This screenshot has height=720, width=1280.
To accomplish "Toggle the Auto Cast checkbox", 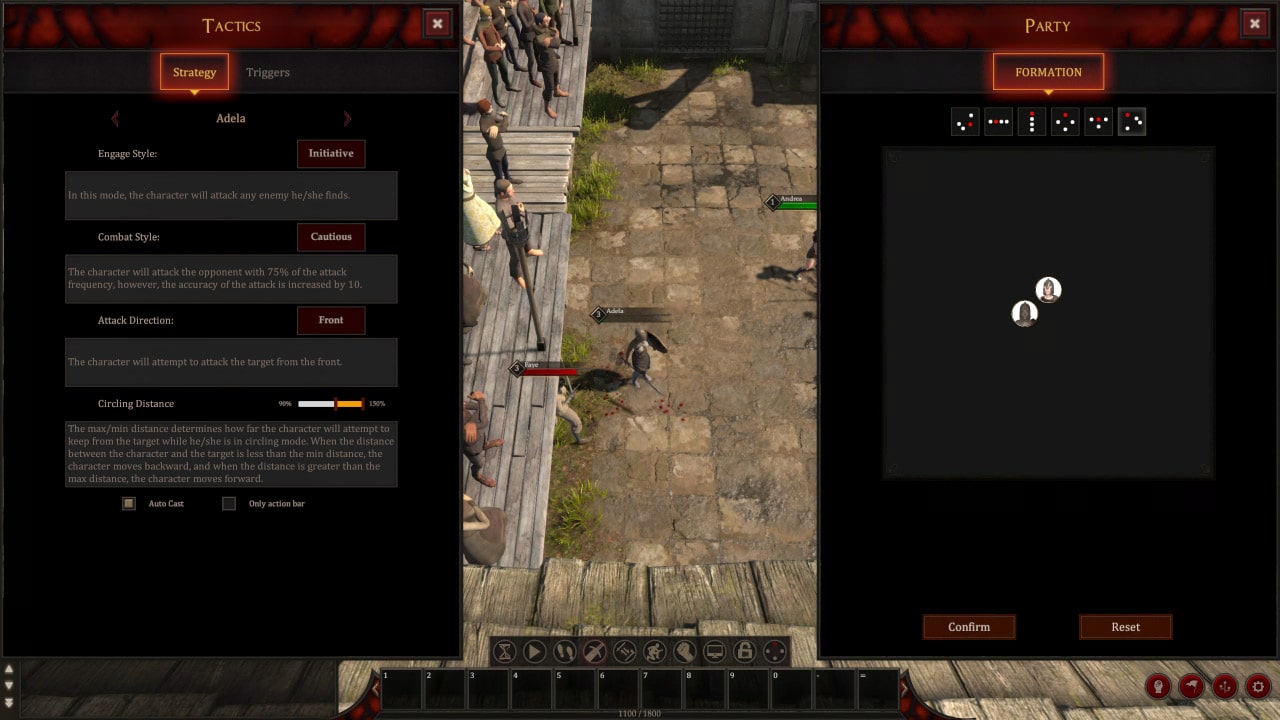I will [x=129, y=504].
